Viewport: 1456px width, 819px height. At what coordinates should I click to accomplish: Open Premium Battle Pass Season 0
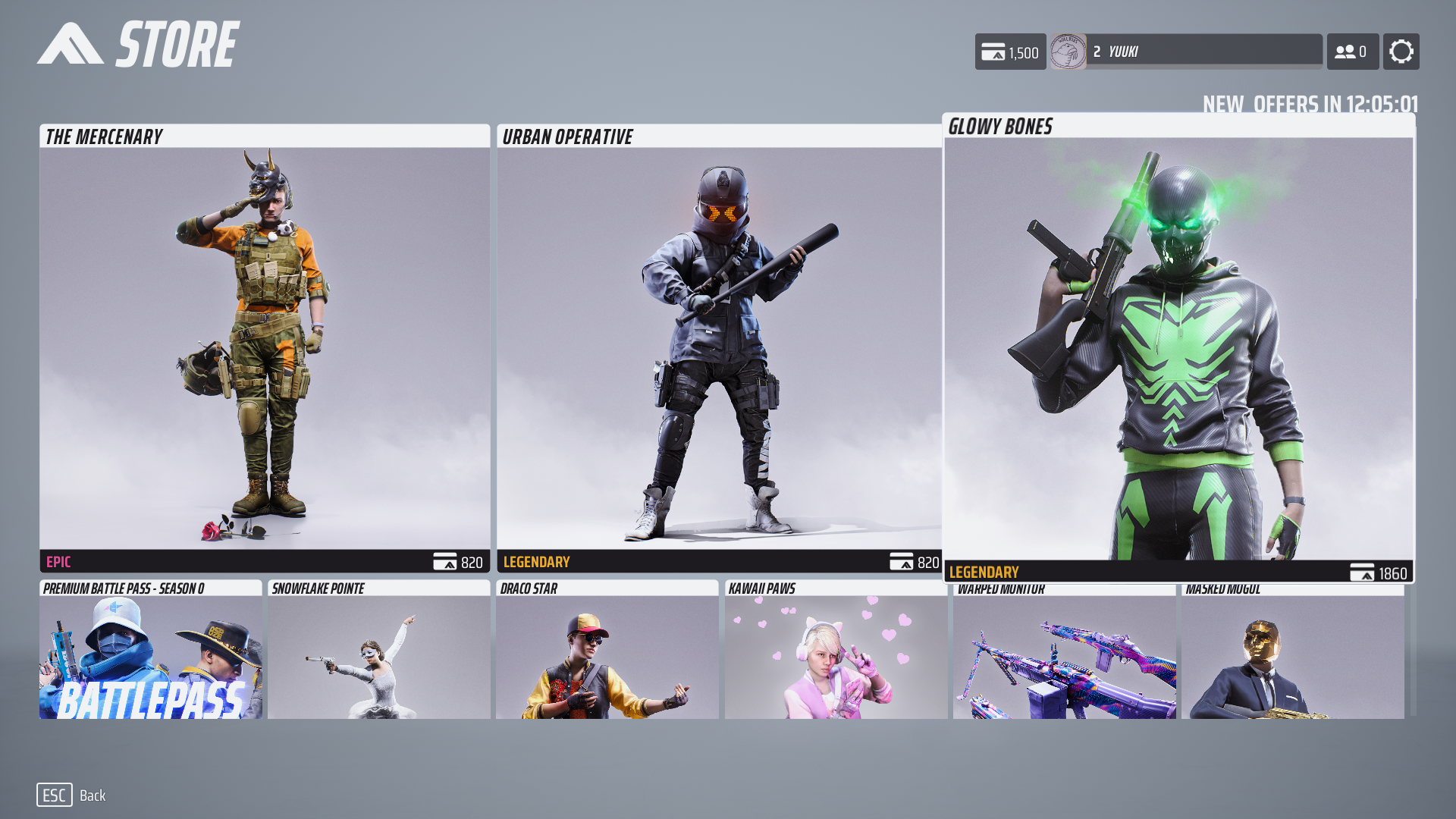[x=151, y=651]
